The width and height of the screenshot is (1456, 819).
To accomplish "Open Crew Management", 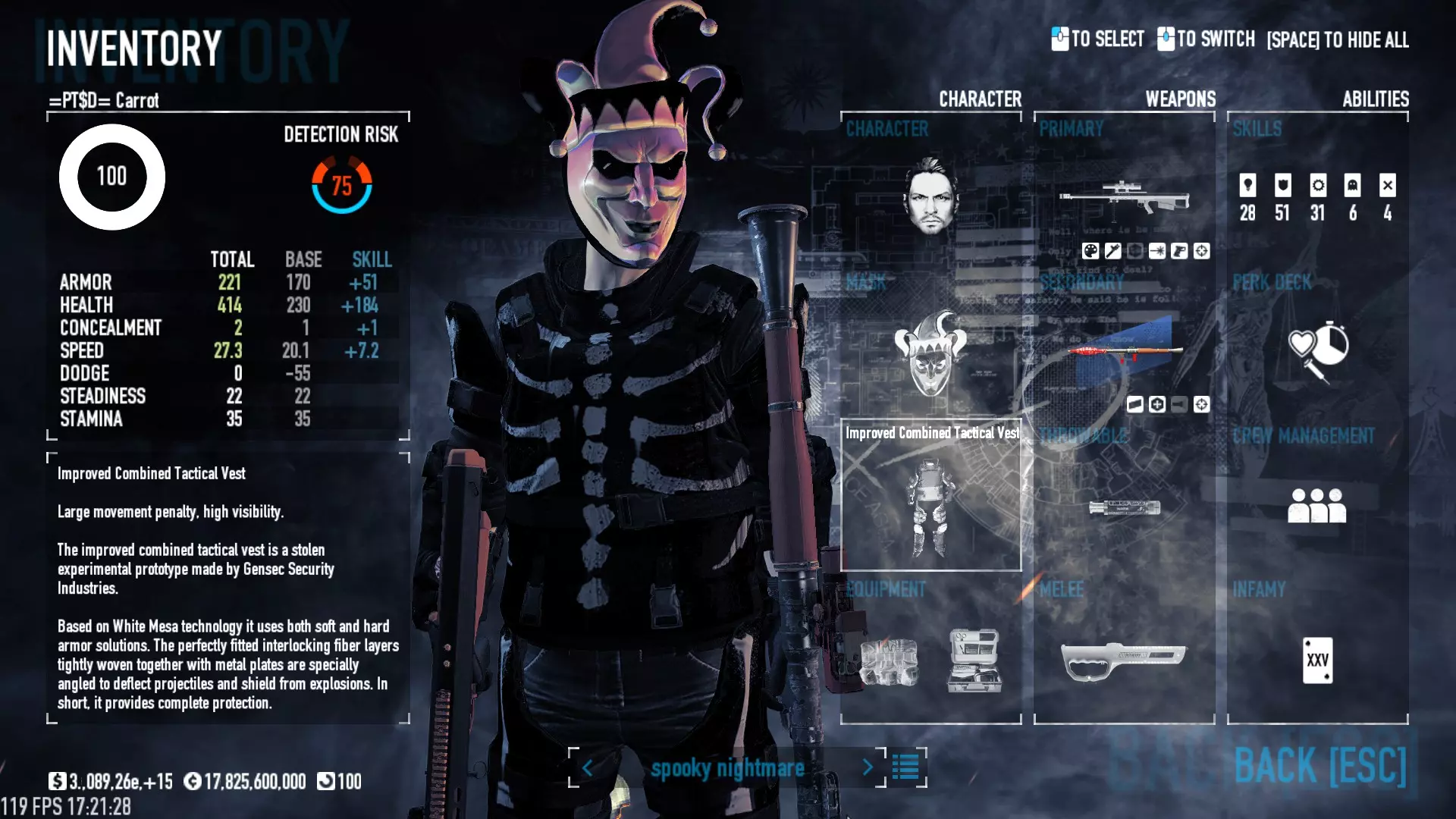I will tap(1317, 505).
